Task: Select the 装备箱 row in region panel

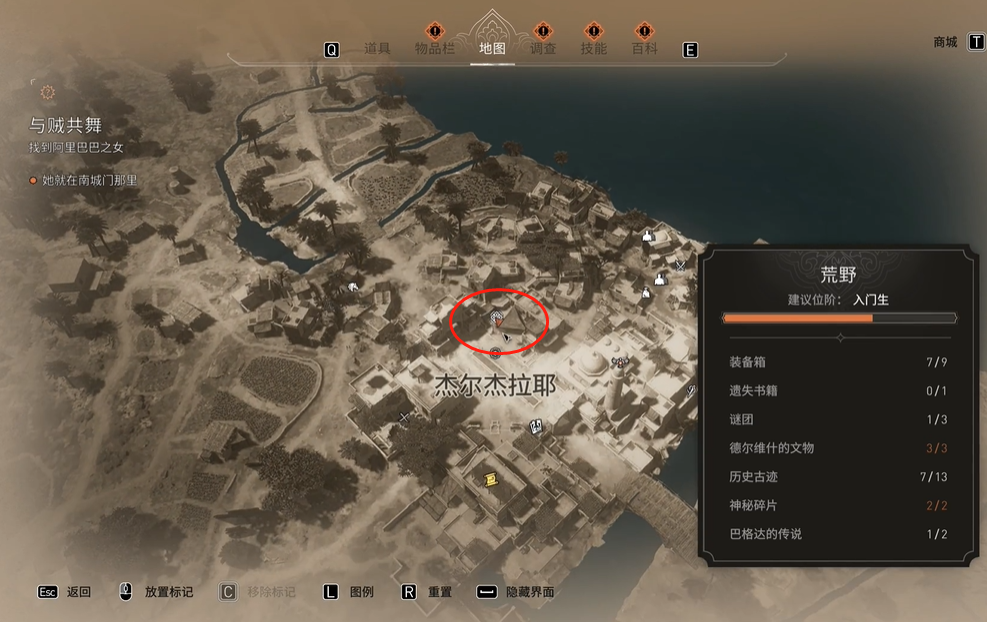Action: [x=839, y=362]
